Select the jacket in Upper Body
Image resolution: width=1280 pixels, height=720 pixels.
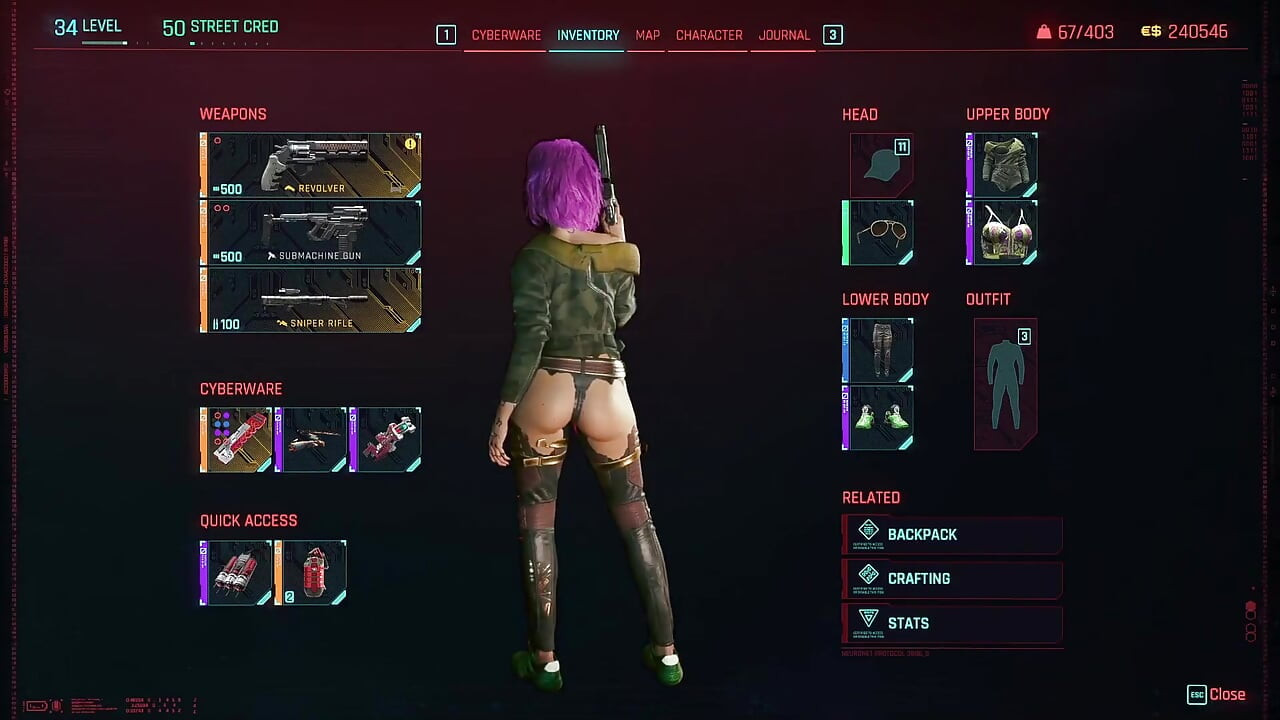(1002, 163)
